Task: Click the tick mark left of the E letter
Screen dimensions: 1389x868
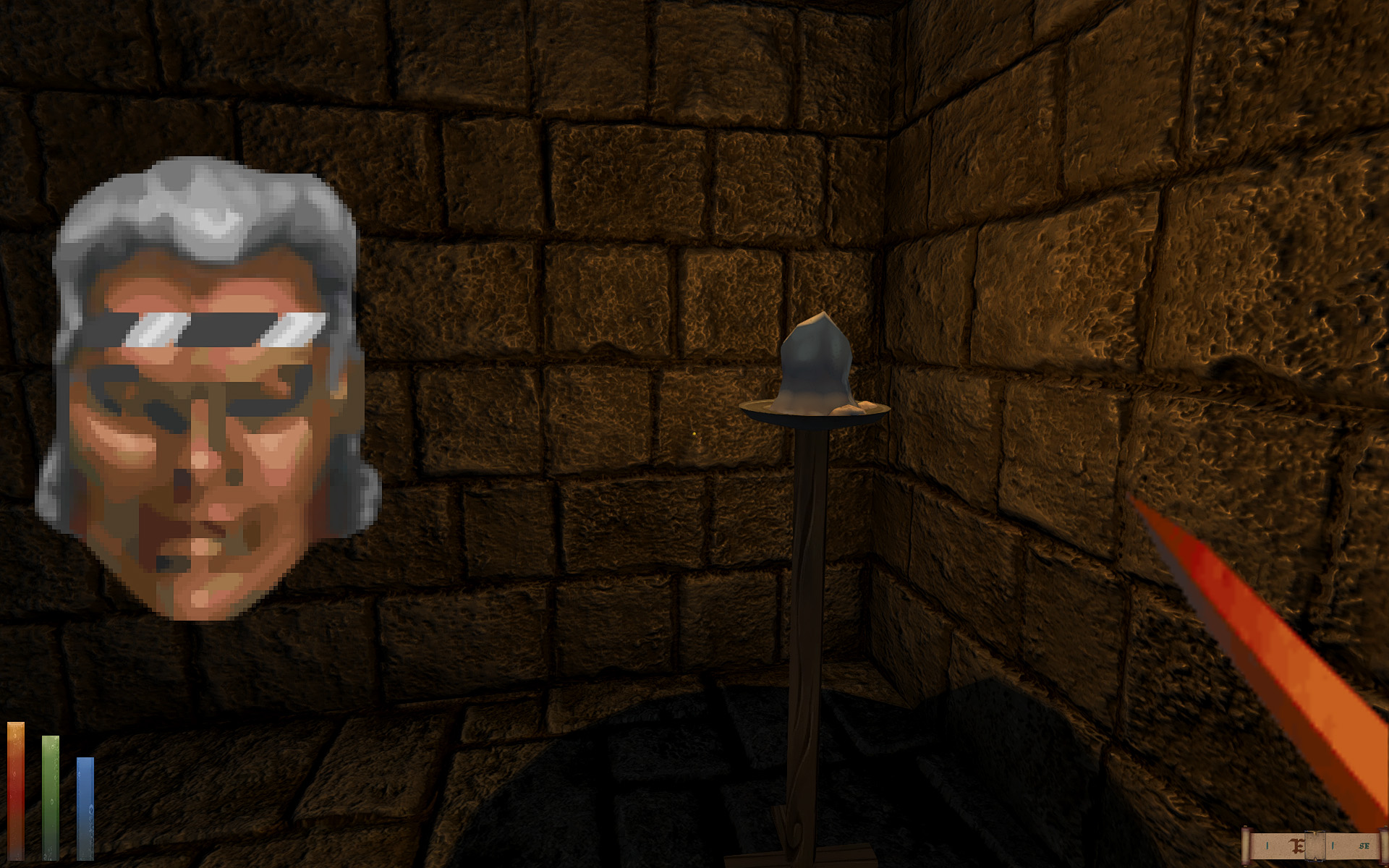Action: tap(1267, 846)
